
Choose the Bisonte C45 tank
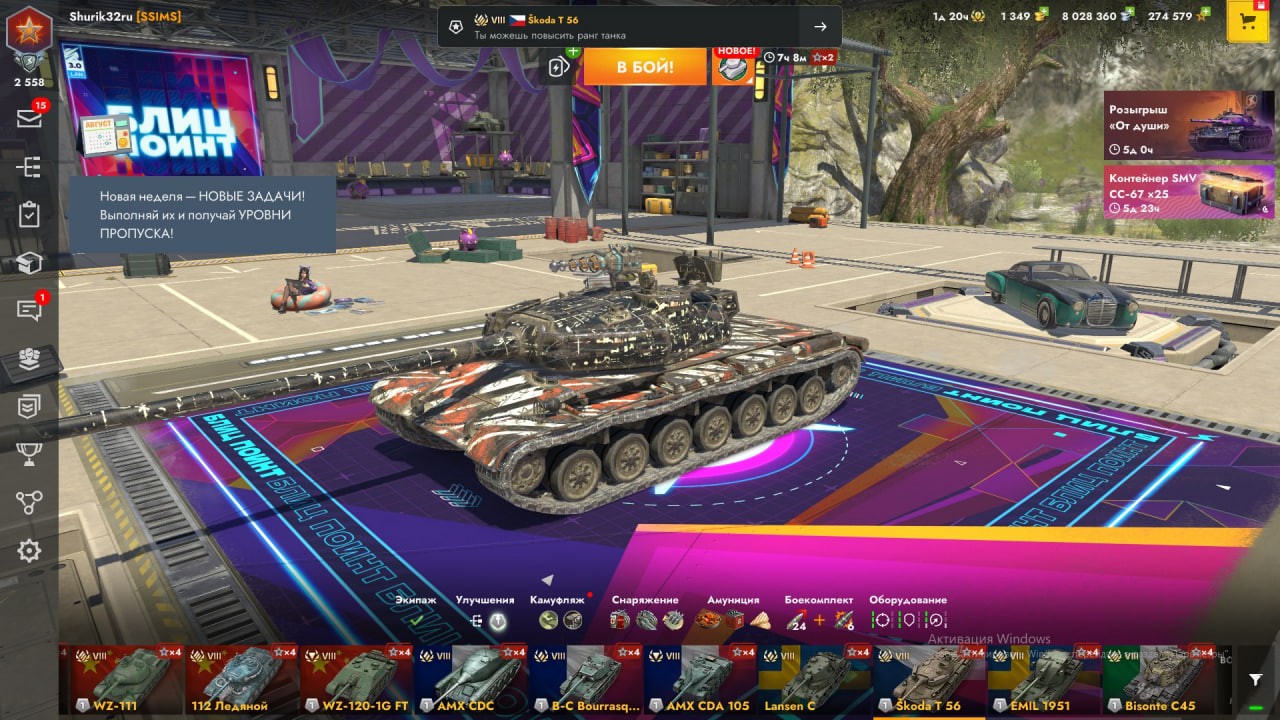coord(1158,680)
